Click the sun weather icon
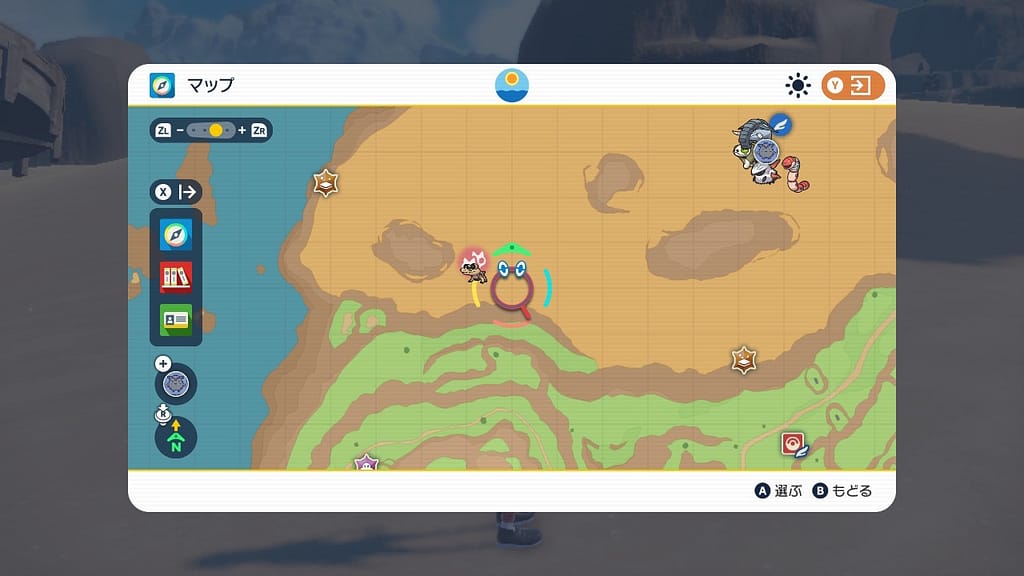Viewport: 1024px width, 576px height. point(798,86)
